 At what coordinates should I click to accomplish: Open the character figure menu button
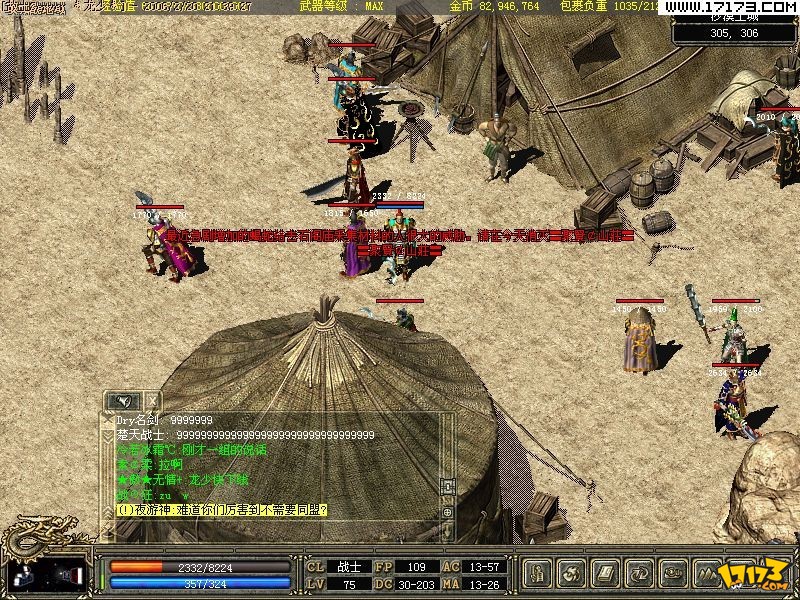click(539, 574)
